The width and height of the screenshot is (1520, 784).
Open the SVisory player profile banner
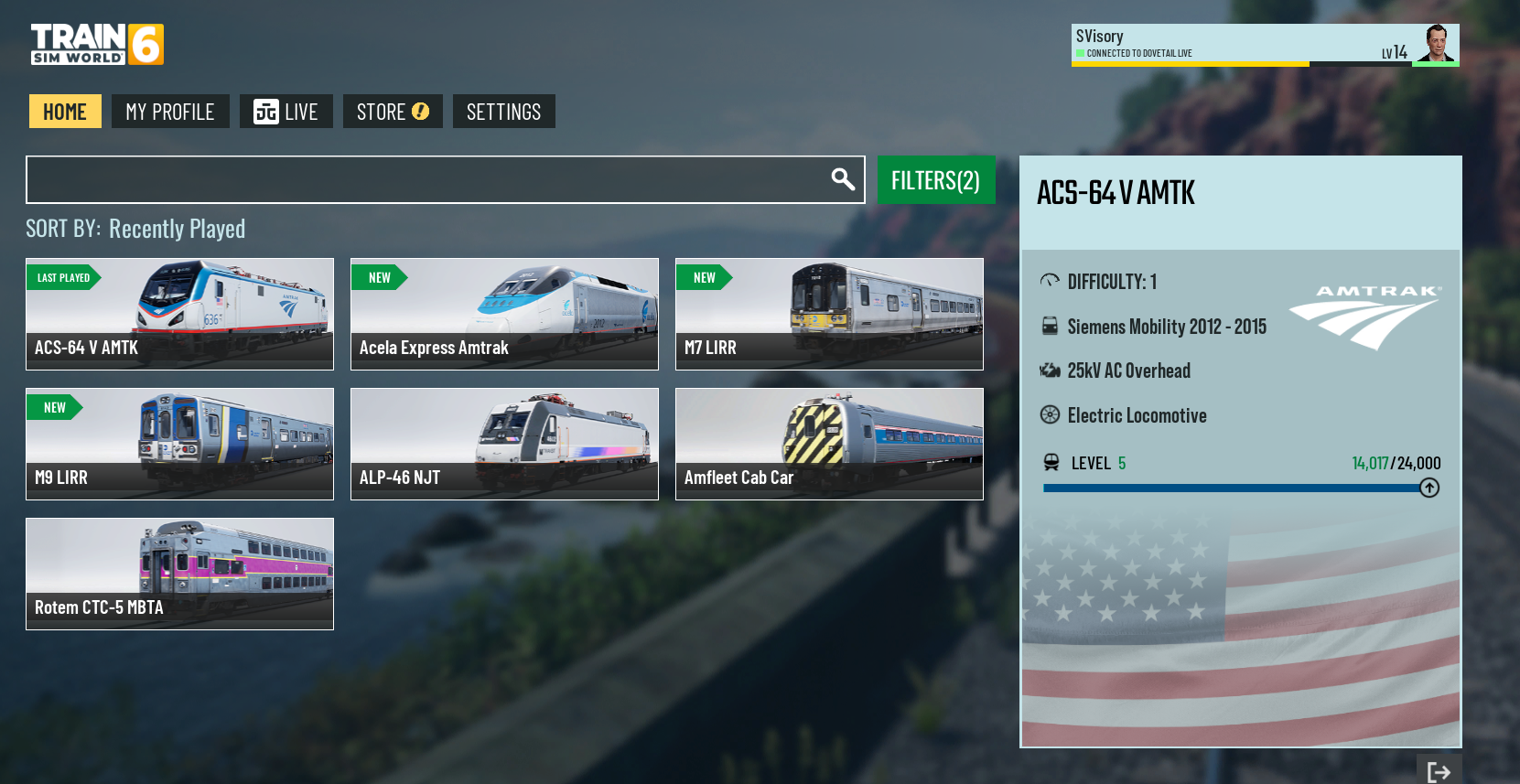tap(1265, 45)
